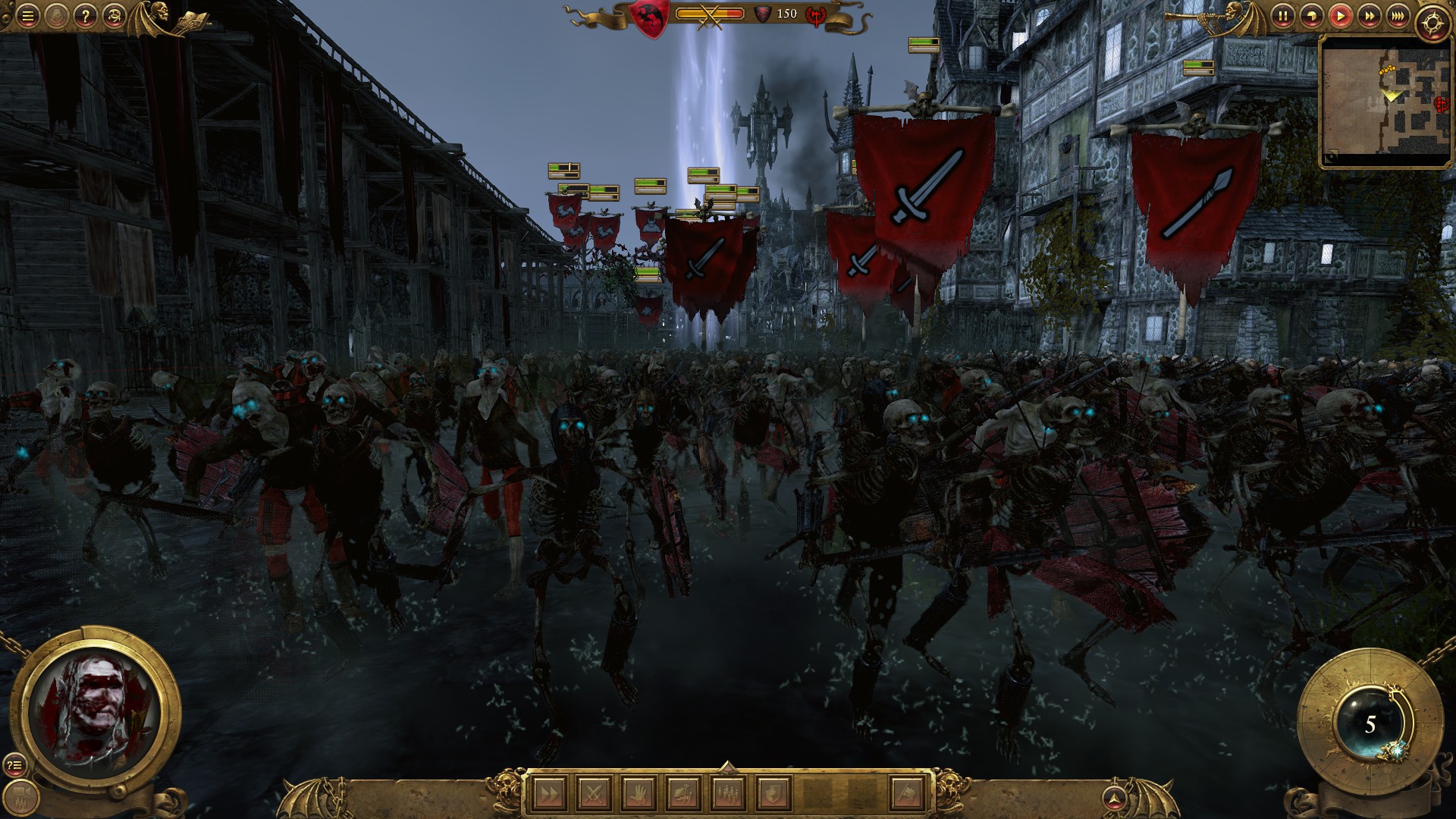Toggle the shield guard stance button

pyautogui.click(x=772, y=794)
